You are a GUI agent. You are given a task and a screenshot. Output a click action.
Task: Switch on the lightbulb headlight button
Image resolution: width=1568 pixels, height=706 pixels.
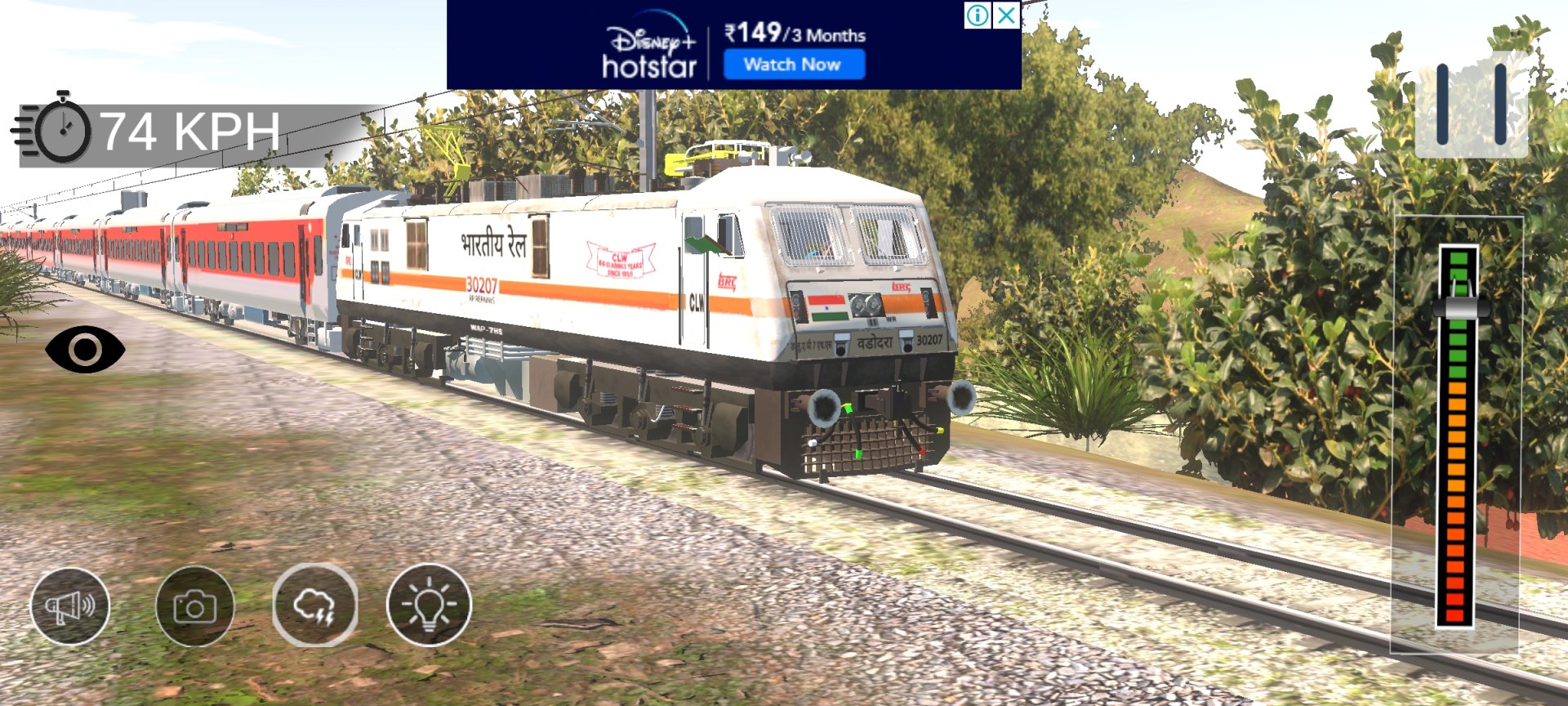tap(429, 606)
